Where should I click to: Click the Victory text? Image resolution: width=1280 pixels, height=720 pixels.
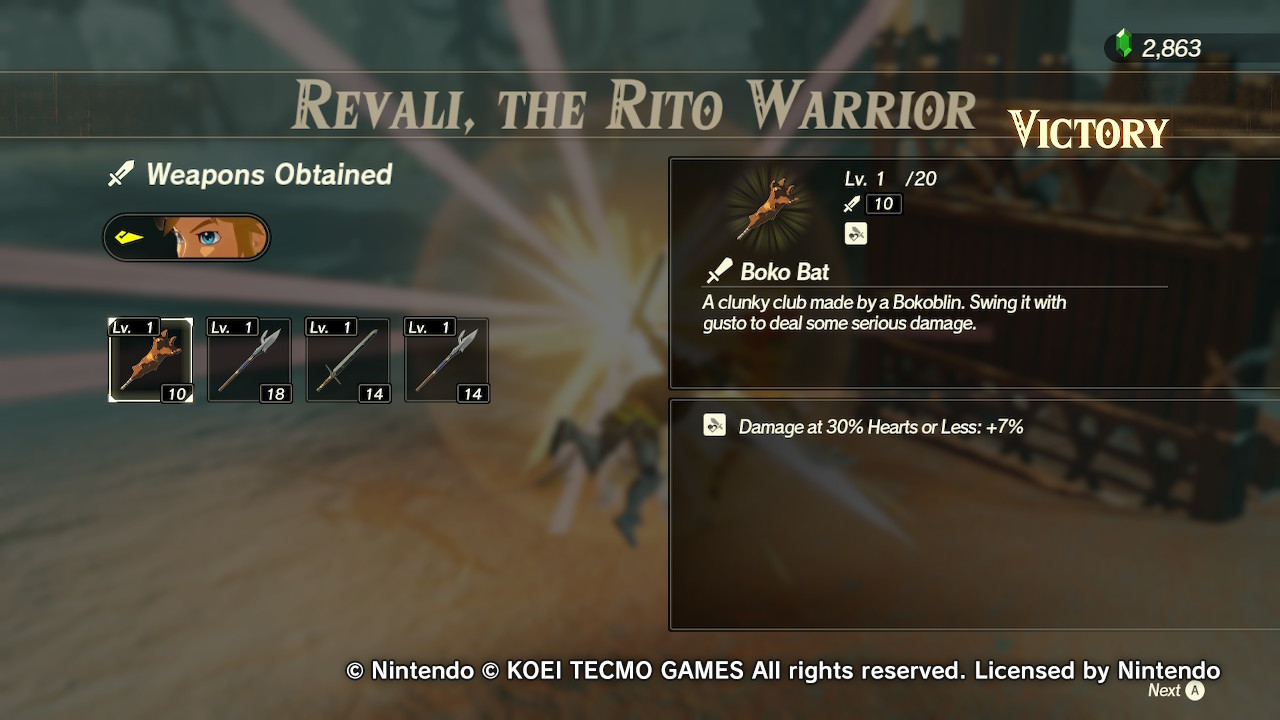(x=1088, y=130)
